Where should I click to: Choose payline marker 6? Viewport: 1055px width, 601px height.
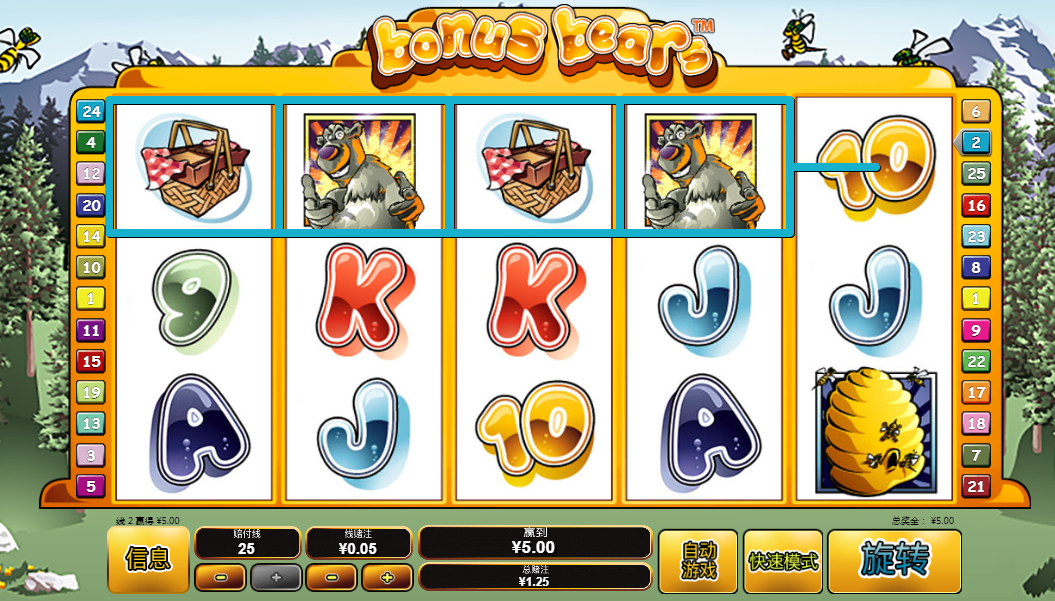pyautogui.click(x=975, y=112)
